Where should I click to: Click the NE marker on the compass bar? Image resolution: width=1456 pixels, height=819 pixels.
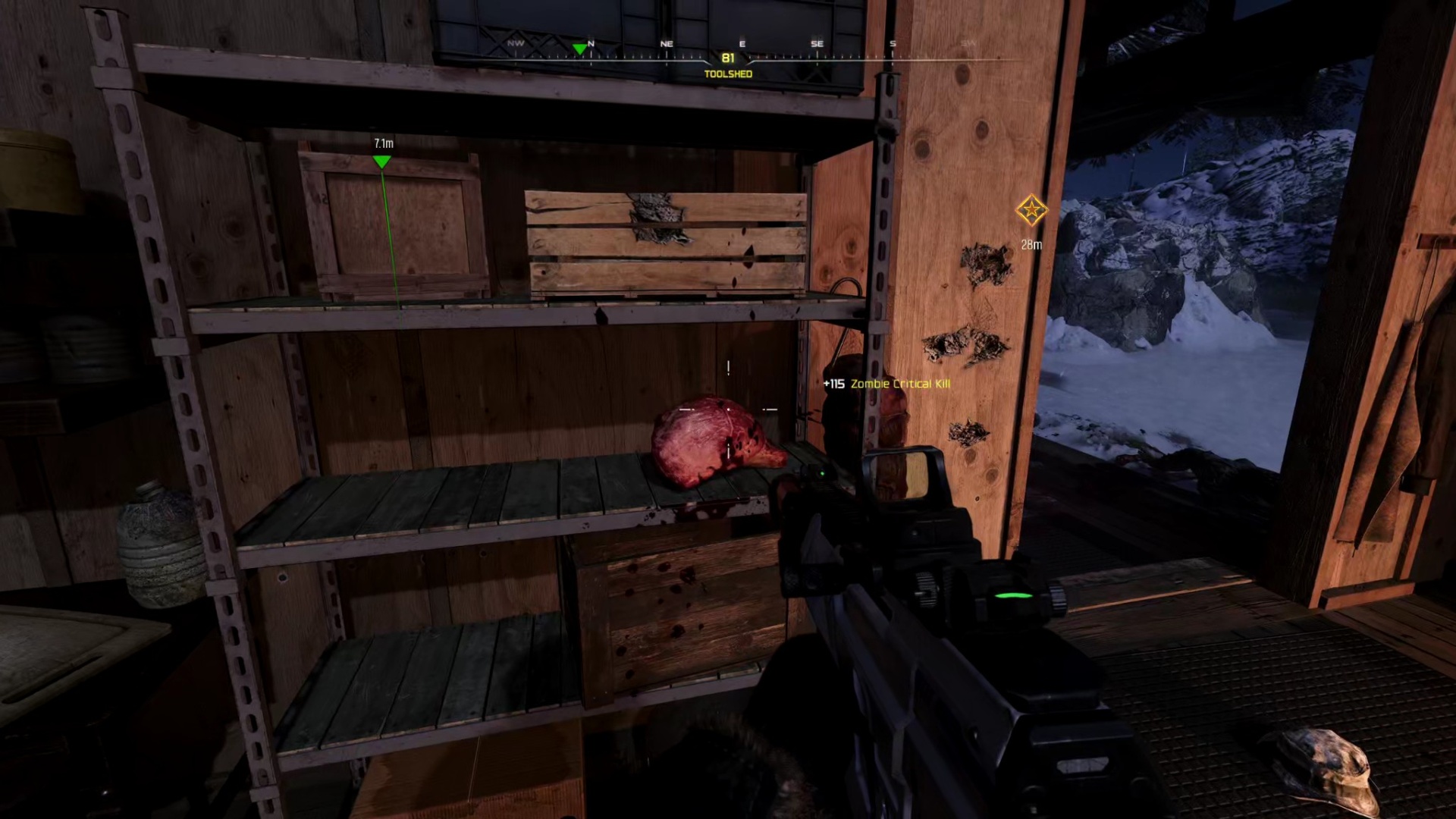667,43
